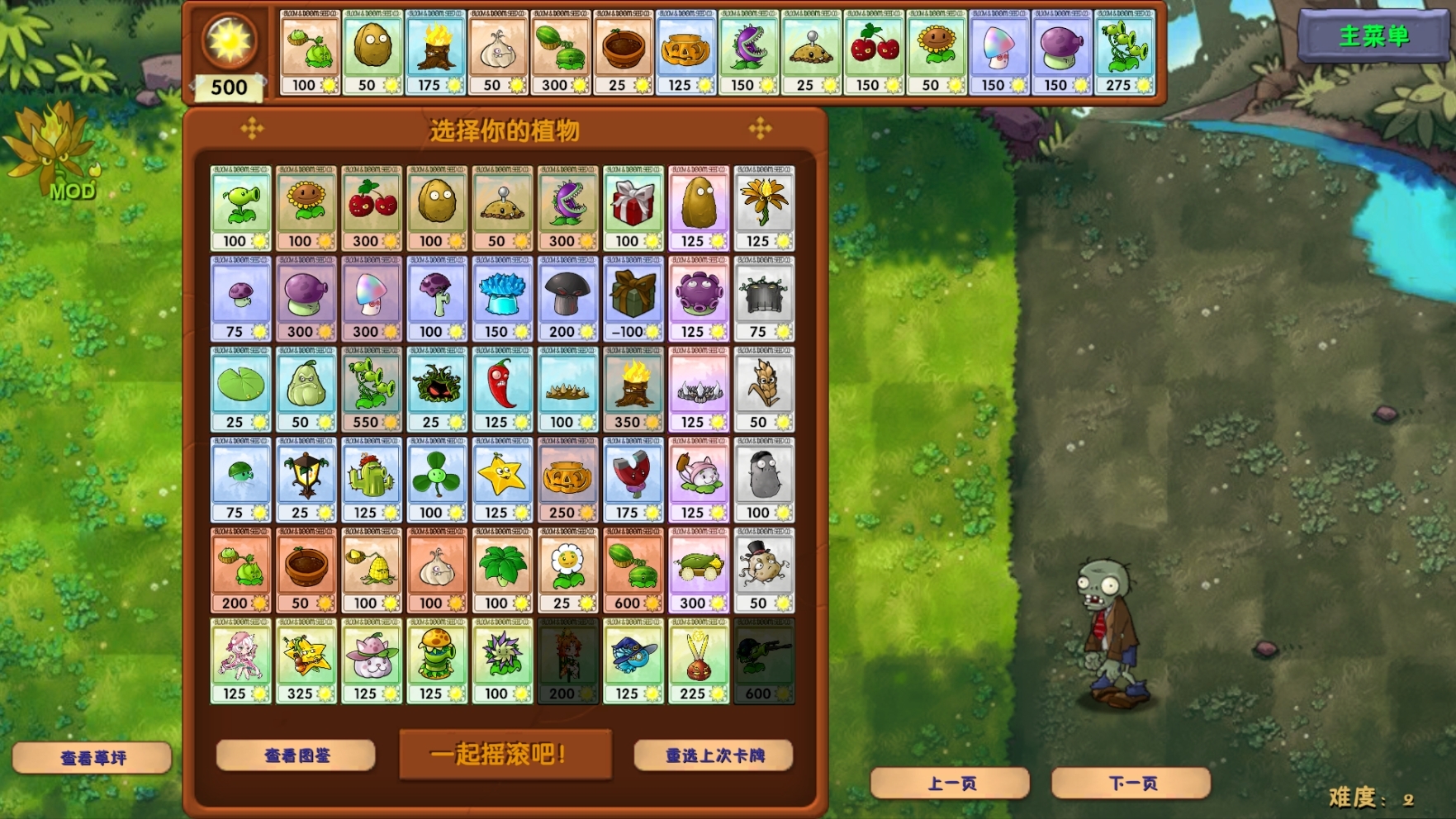Click the 下一页 next page button
Image resolution: width=1456 pixels, height=819 pixels.
pyautogui.click(x=1131, y=783)
